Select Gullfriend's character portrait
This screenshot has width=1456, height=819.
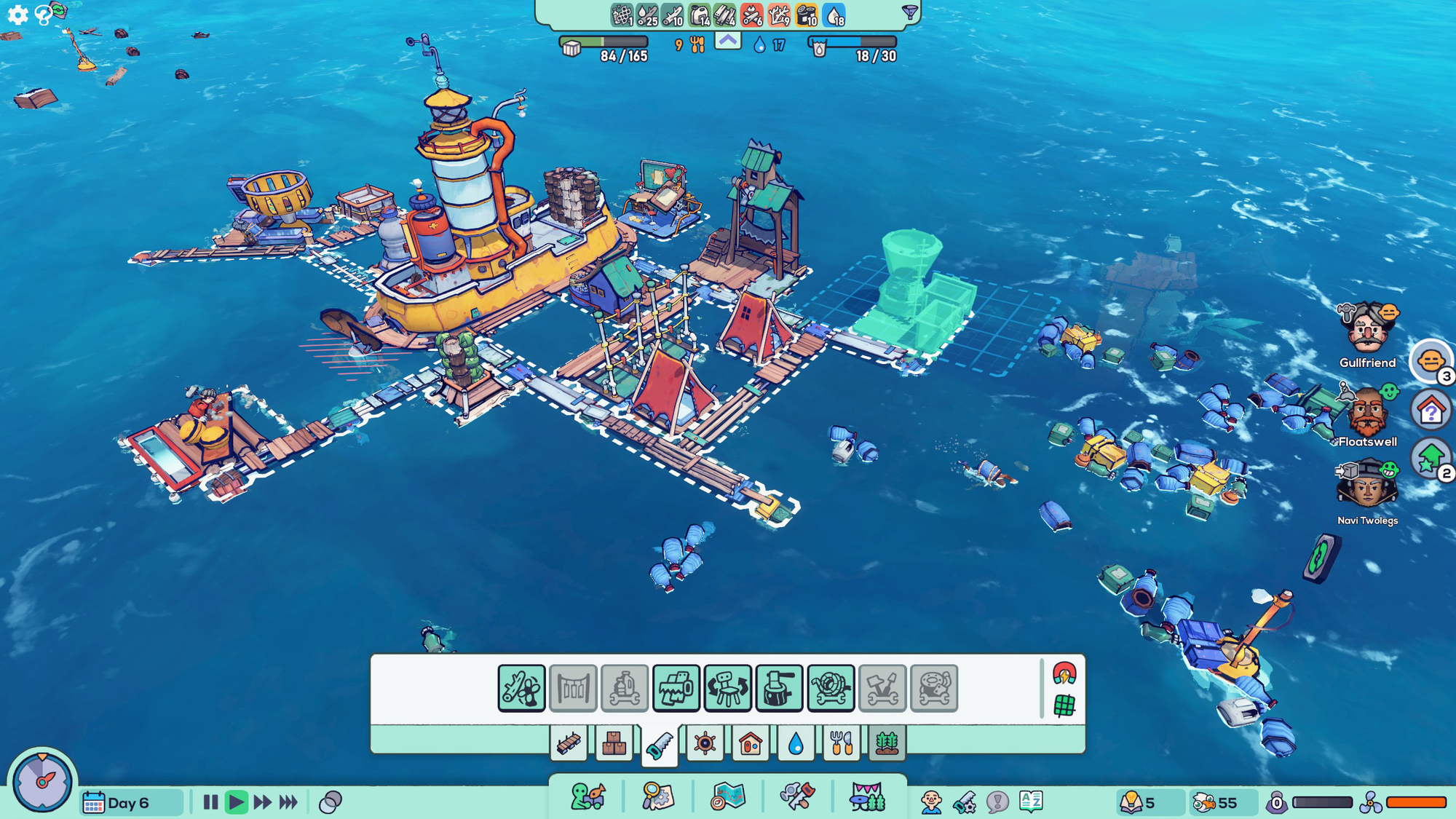[x=1367, y=329]
